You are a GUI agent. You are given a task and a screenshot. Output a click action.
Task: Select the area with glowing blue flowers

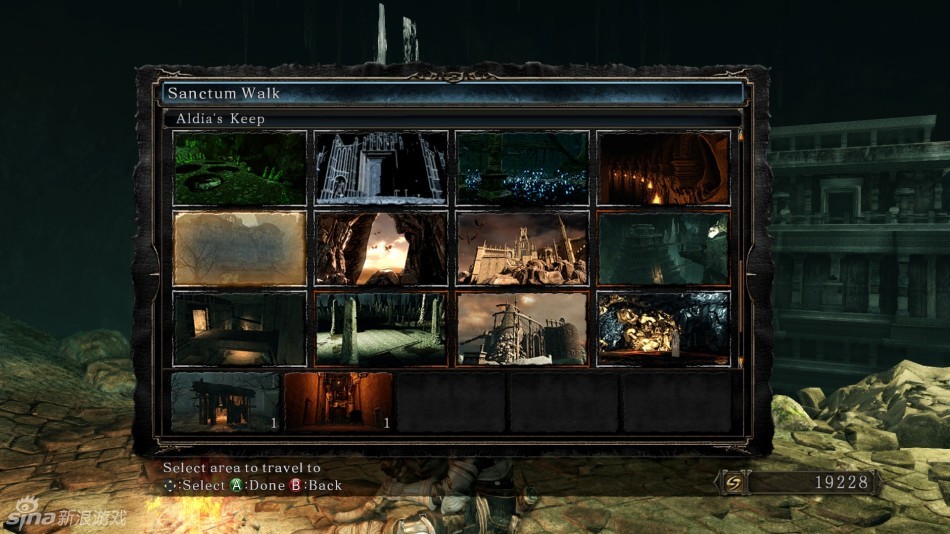pyautogui.click(x=522, y=168)
